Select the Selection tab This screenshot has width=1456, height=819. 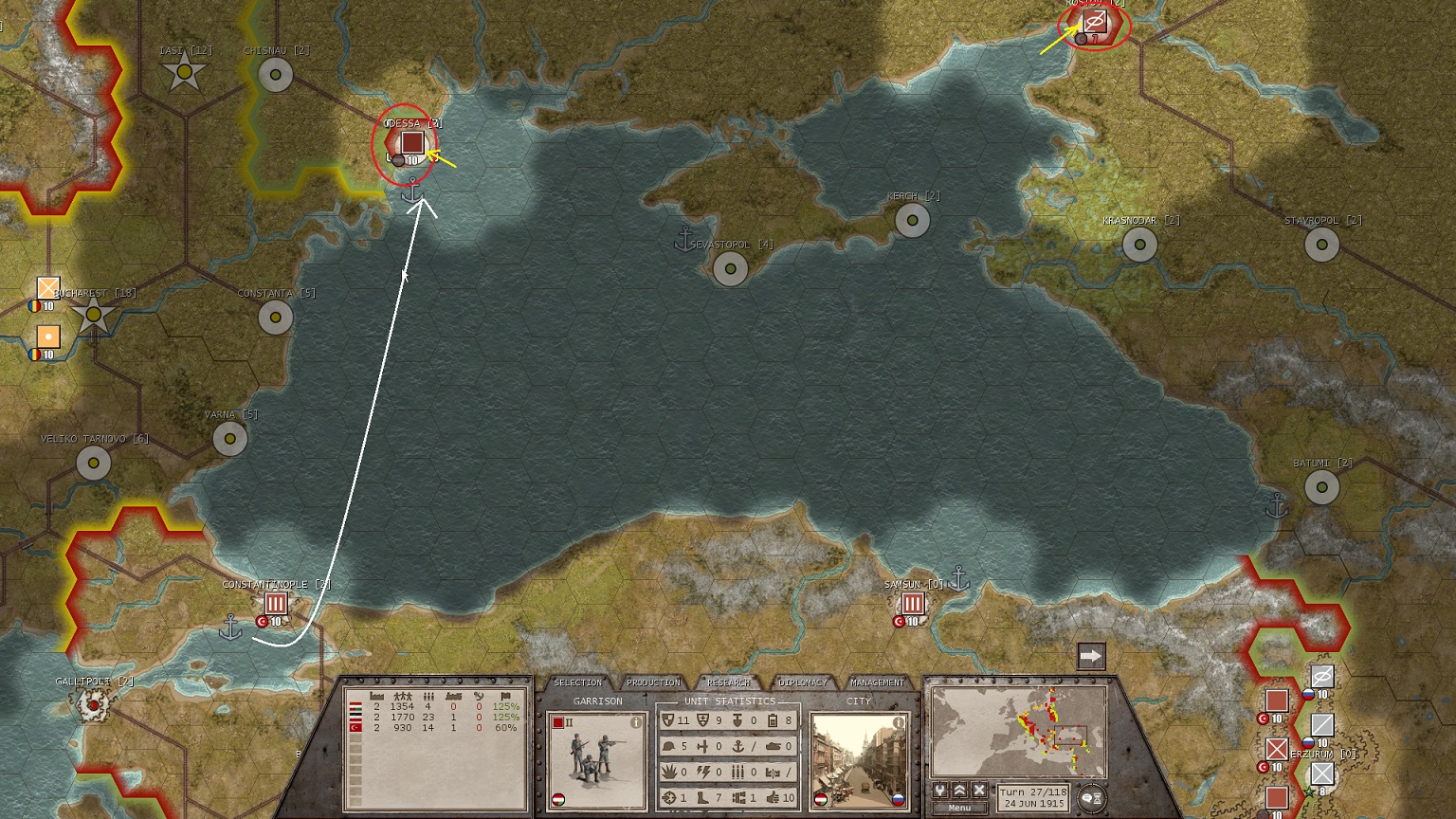(577, 682)
